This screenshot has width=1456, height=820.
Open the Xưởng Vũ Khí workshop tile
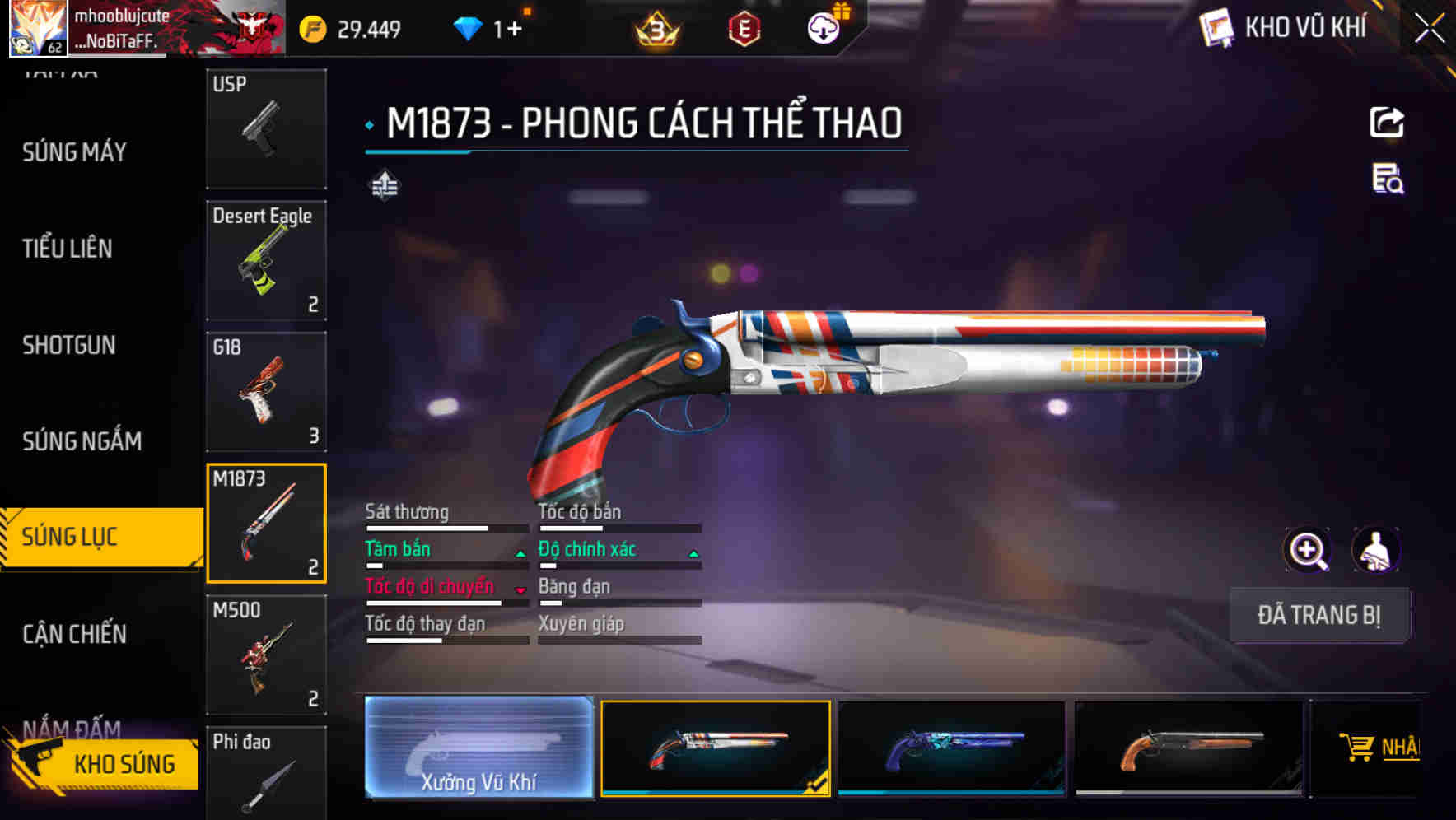(x=478, y=748)
